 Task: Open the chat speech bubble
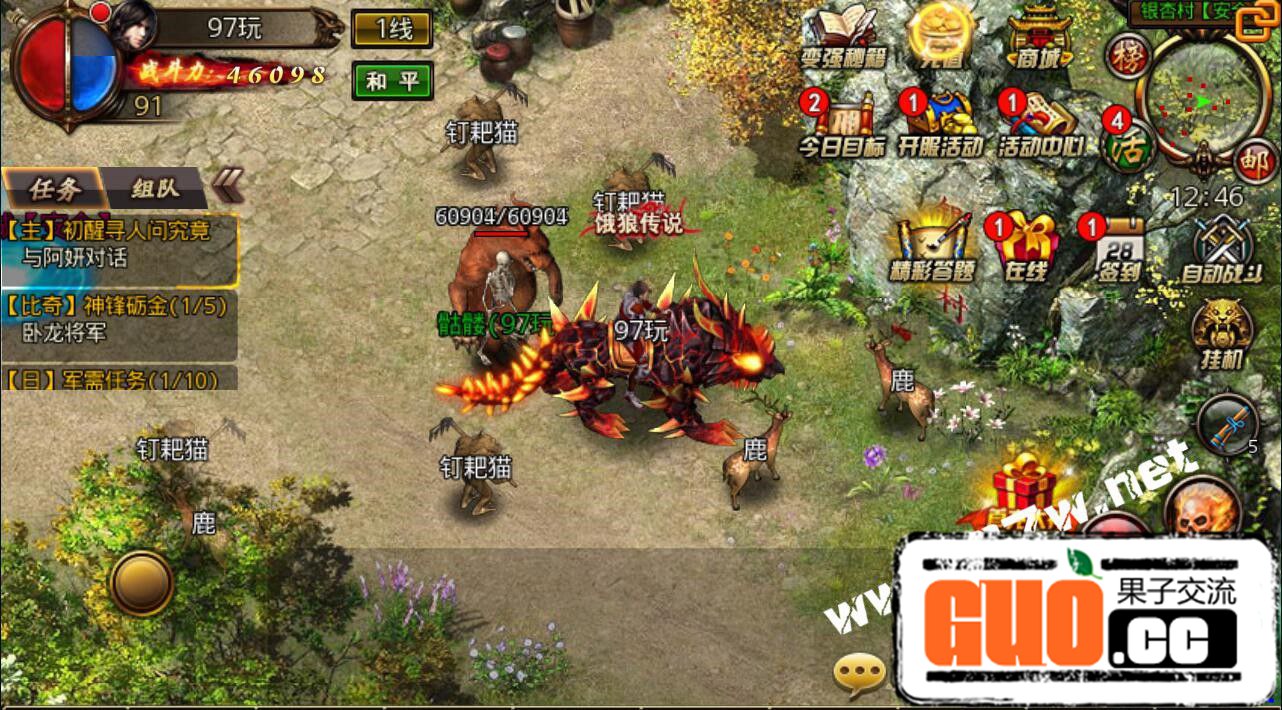click(x=859, y=675)
